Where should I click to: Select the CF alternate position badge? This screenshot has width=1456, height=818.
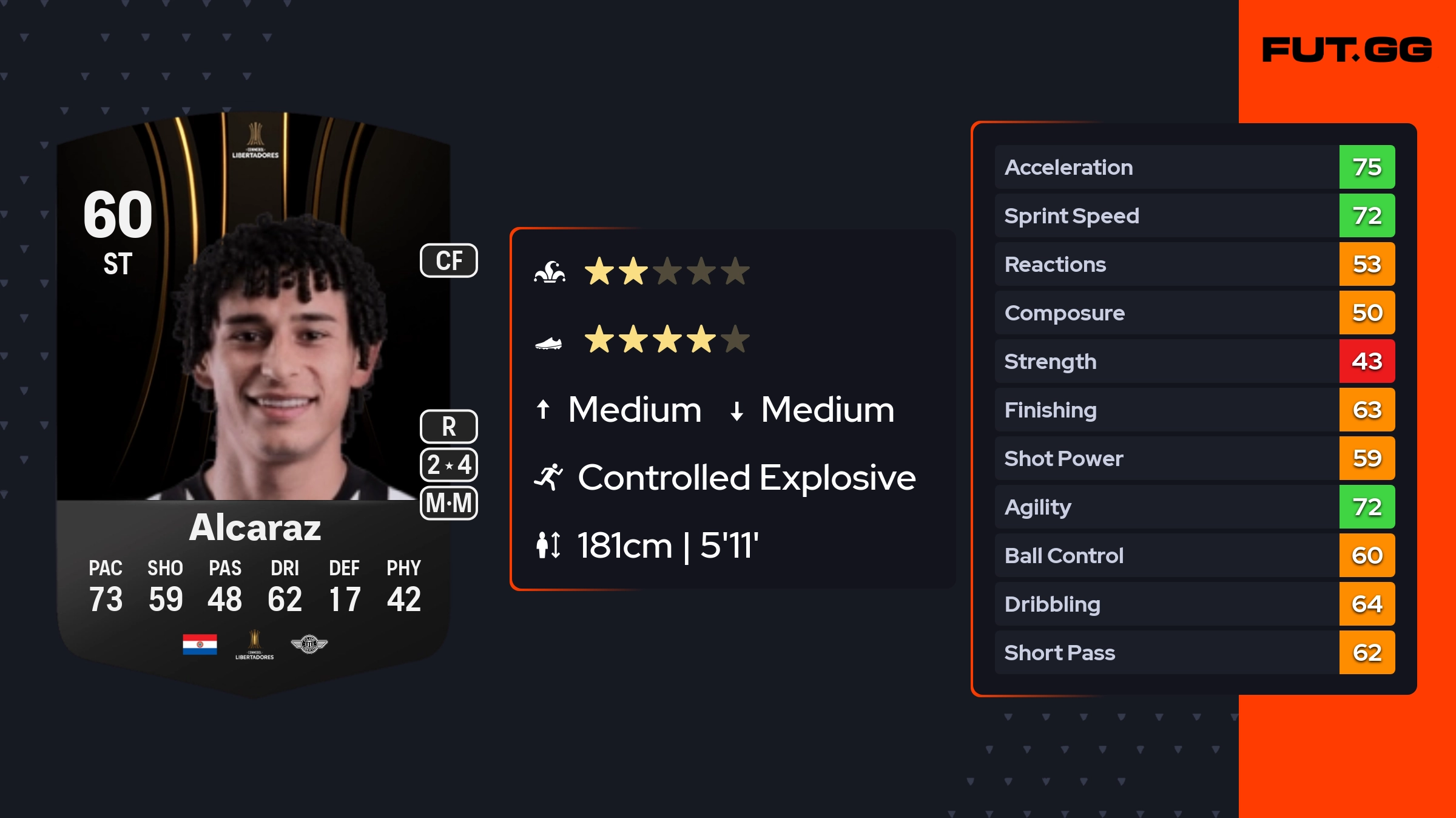click(x=449, y=261)
